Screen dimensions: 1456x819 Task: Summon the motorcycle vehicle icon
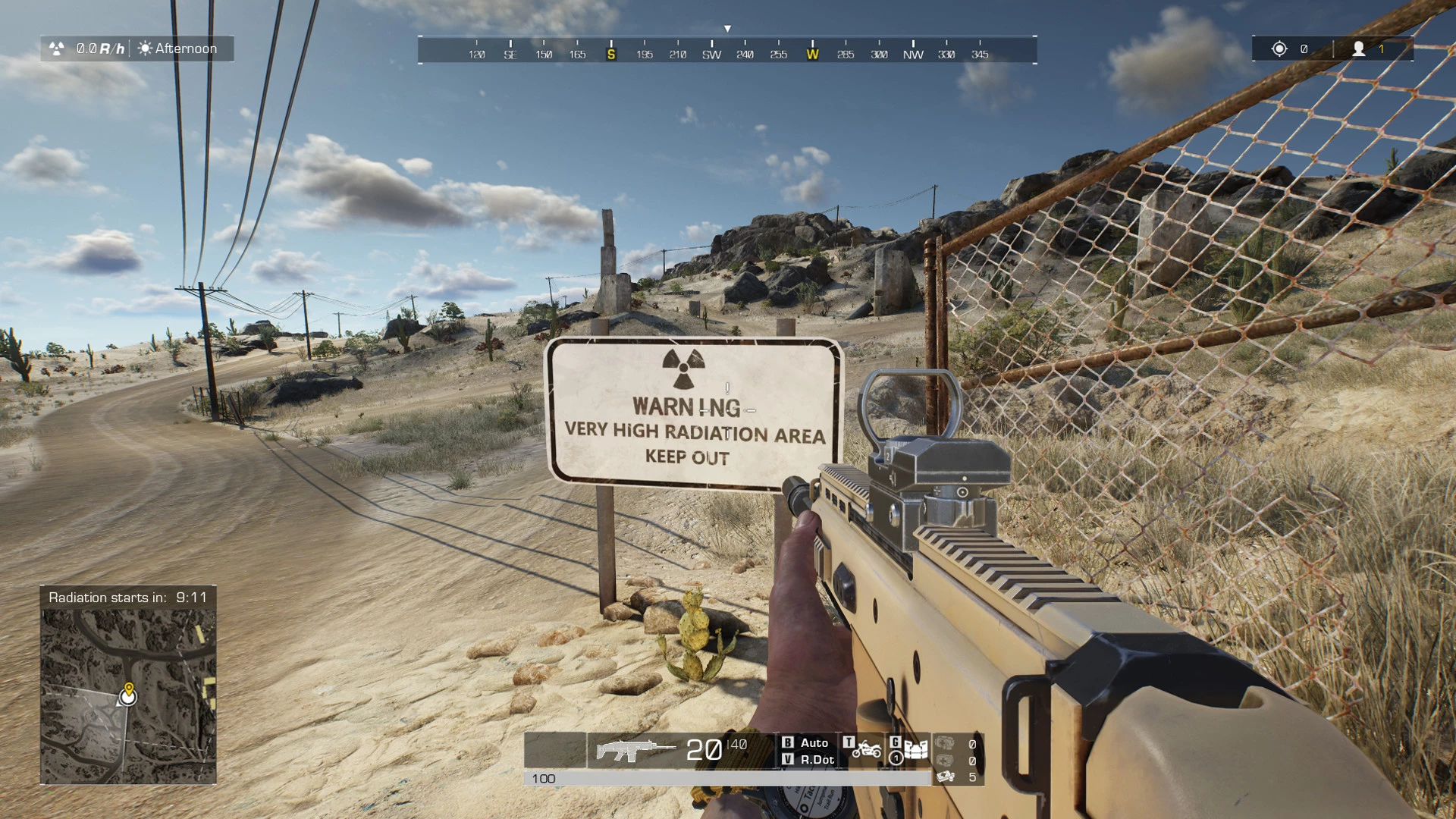[x=866, y=751]
